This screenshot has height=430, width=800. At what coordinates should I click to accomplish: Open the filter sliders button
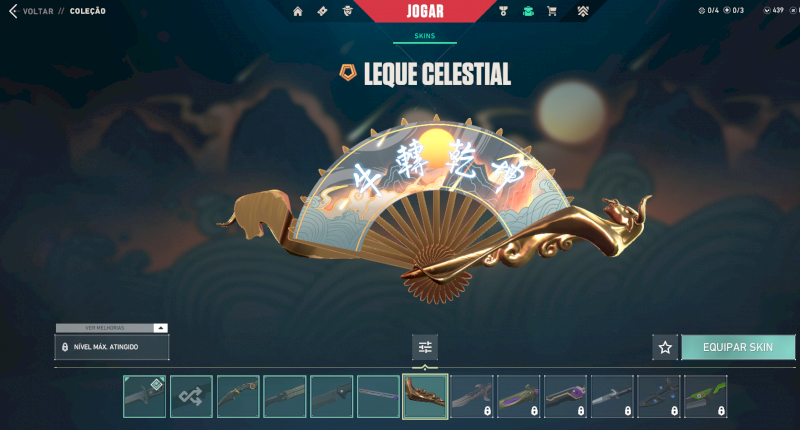tap(425, 347)
